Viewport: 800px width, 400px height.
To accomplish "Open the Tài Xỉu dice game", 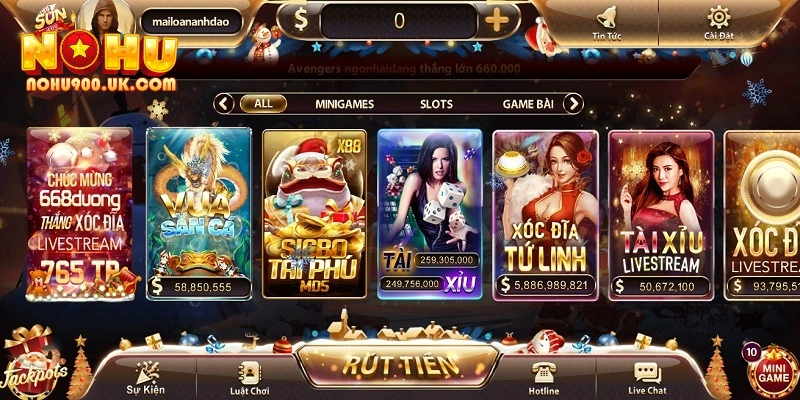I will point(429,210).
